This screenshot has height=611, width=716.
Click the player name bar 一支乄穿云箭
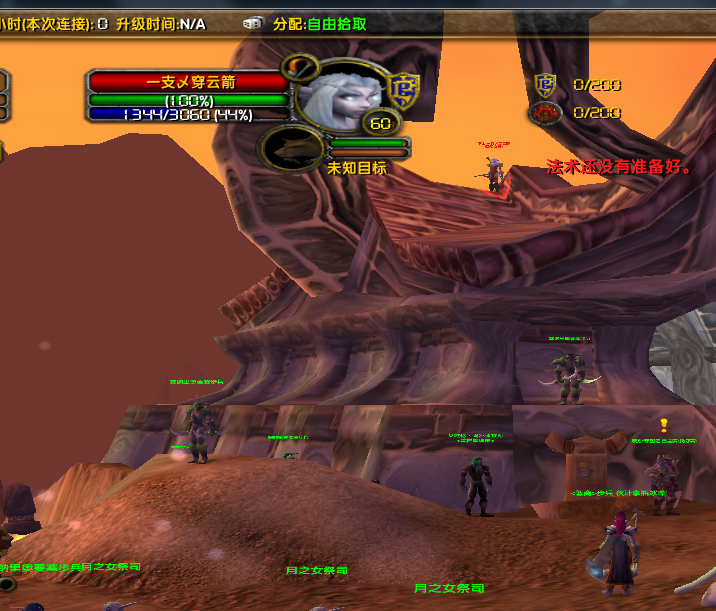189,83
